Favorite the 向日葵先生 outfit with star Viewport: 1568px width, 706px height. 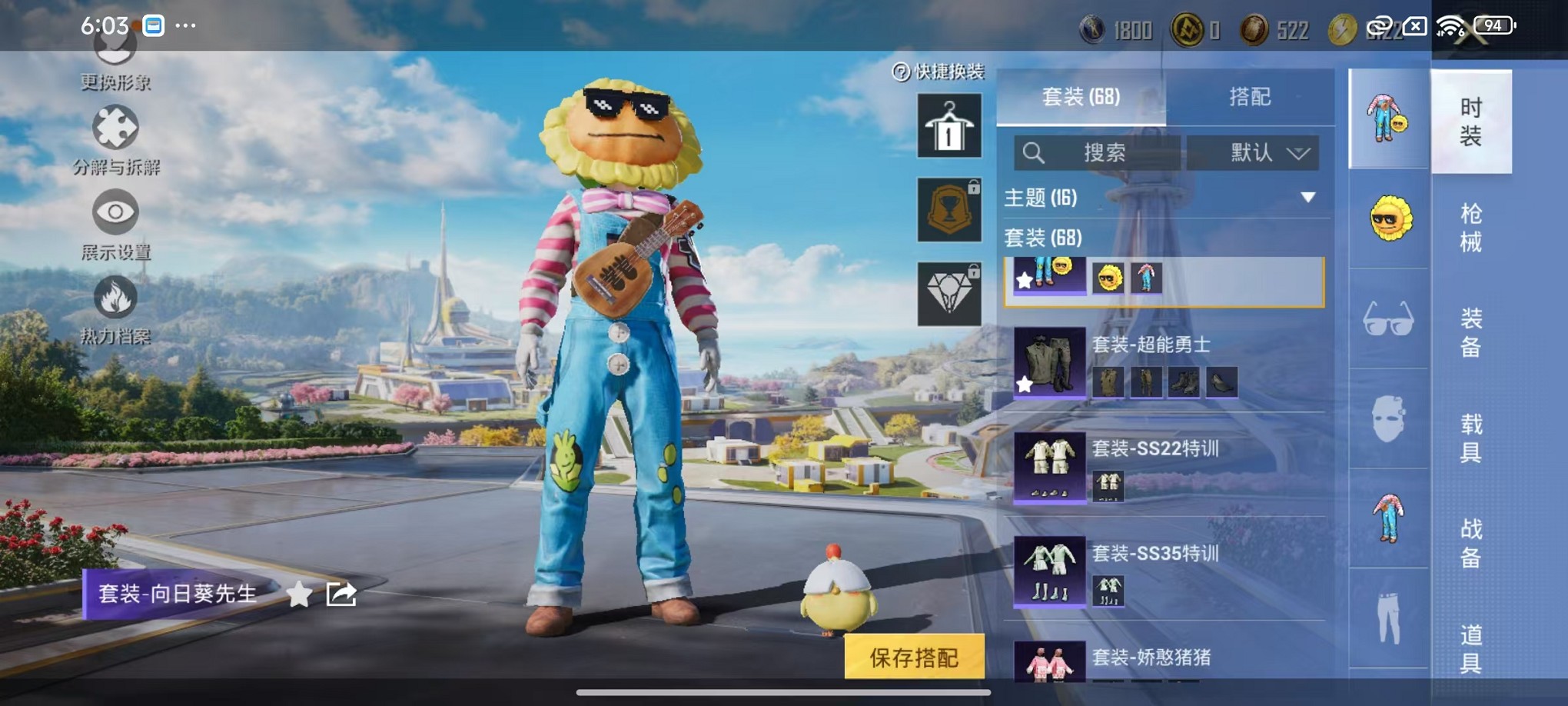tap(299, 594)
